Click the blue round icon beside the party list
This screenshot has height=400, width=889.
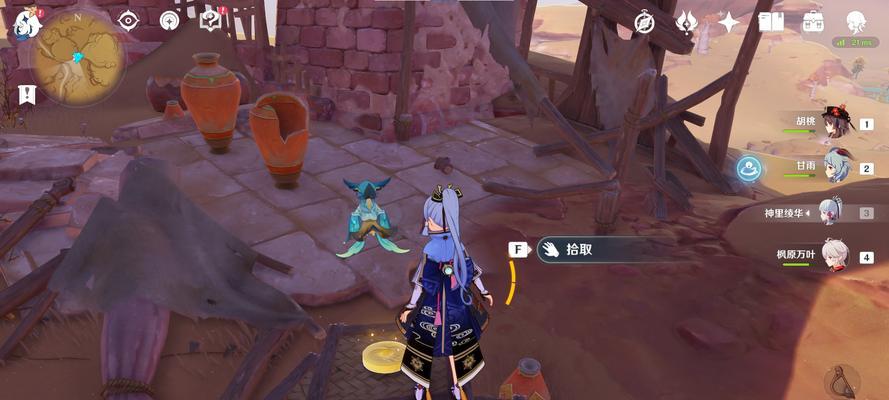749,168
